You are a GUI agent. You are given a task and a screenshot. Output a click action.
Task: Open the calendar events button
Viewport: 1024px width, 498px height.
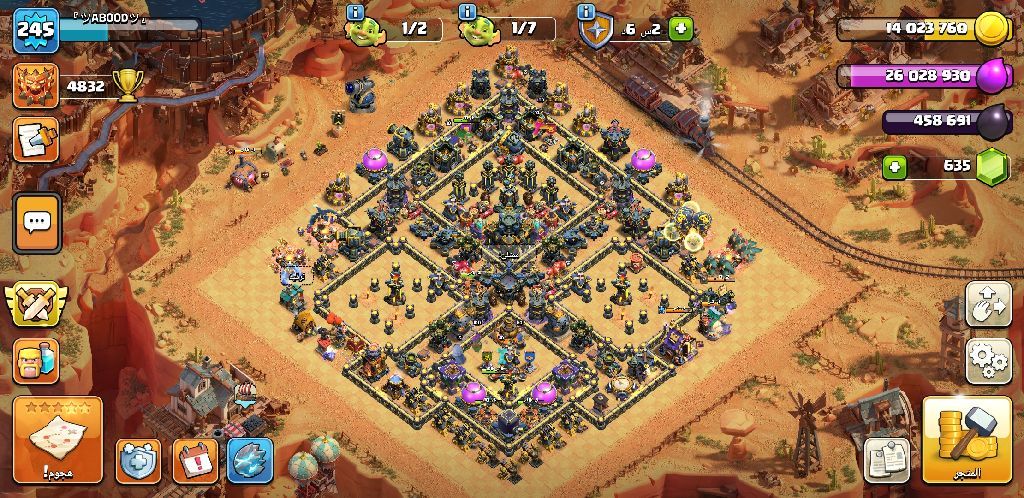tap(195, 461)
